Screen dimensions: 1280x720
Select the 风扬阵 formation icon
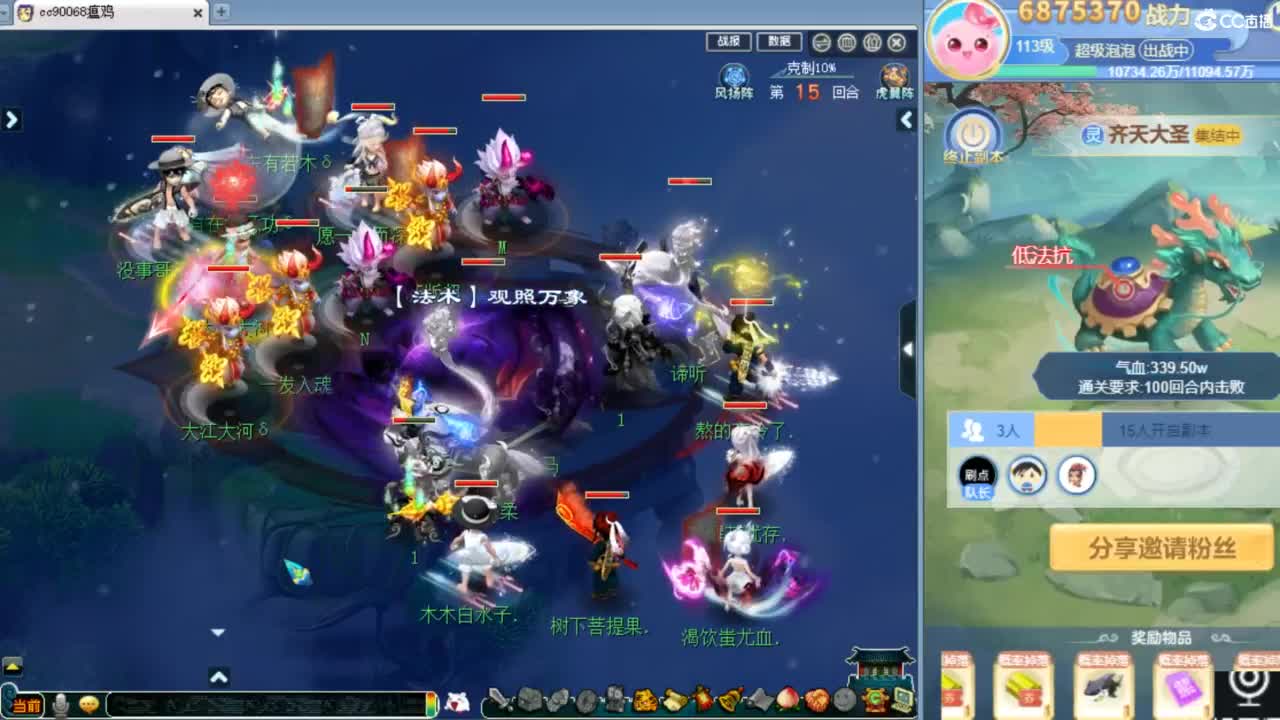pos(734,76)
